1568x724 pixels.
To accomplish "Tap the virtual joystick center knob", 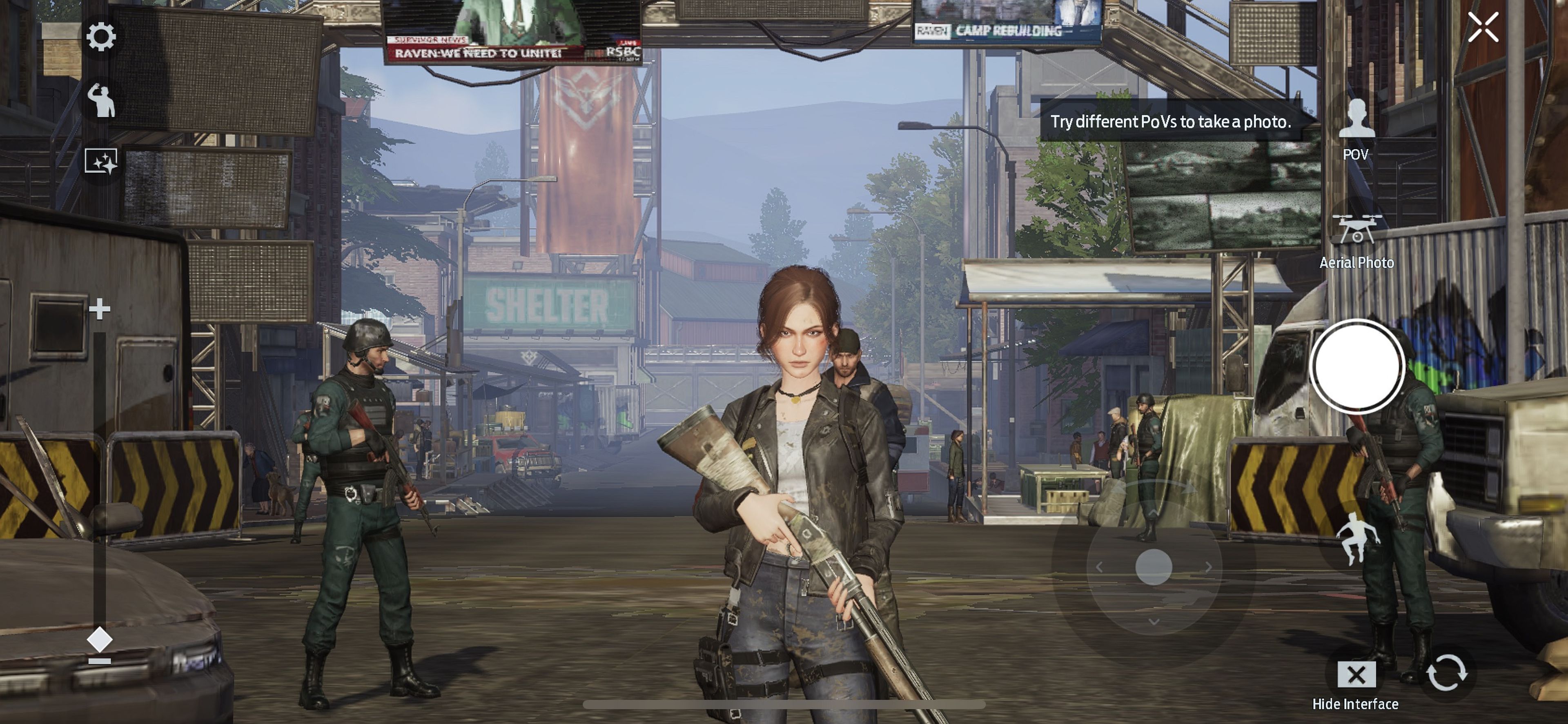I will [1154, 567].
